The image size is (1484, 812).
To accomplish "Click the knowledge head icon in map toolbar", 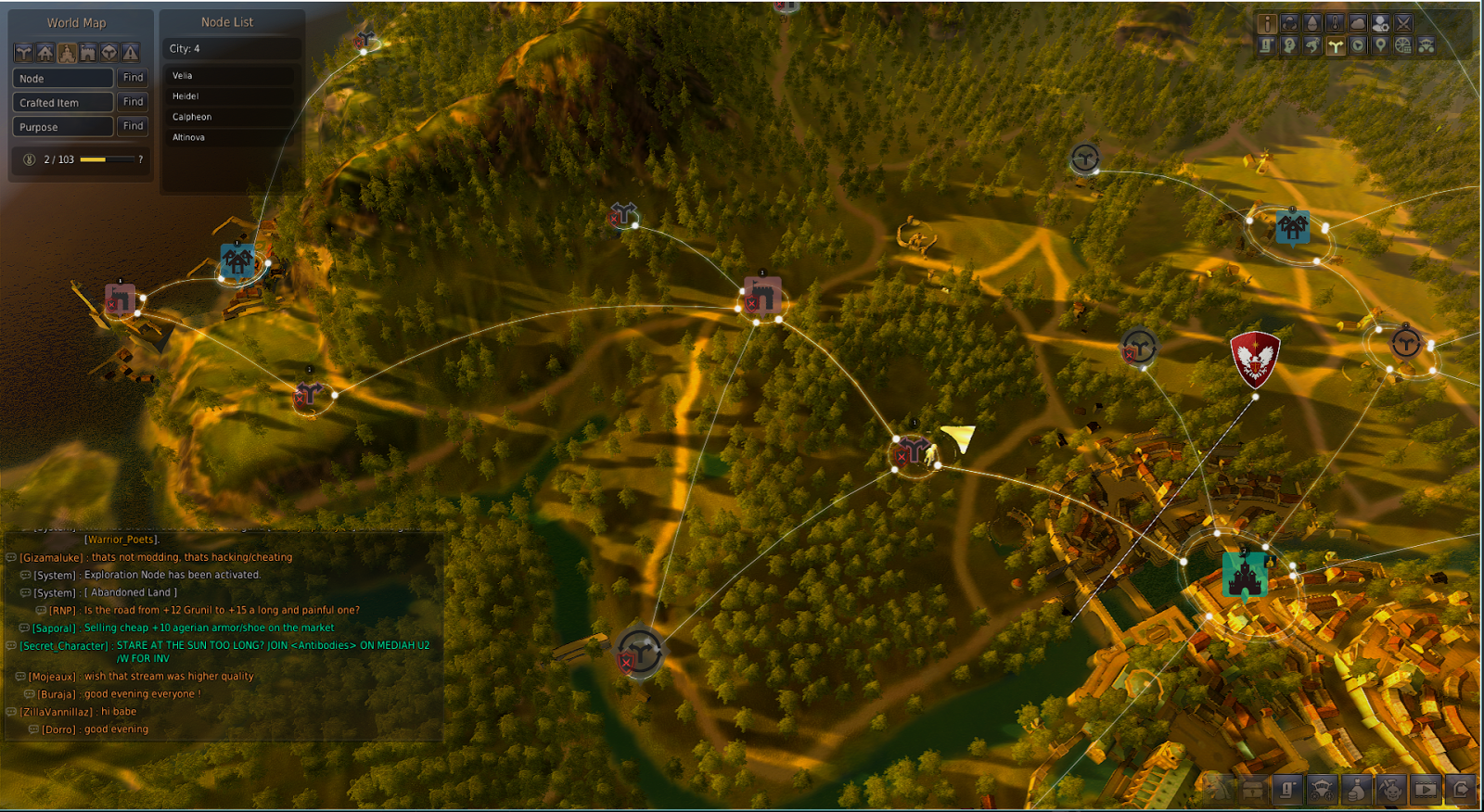I will click(x=1290, y=44).
